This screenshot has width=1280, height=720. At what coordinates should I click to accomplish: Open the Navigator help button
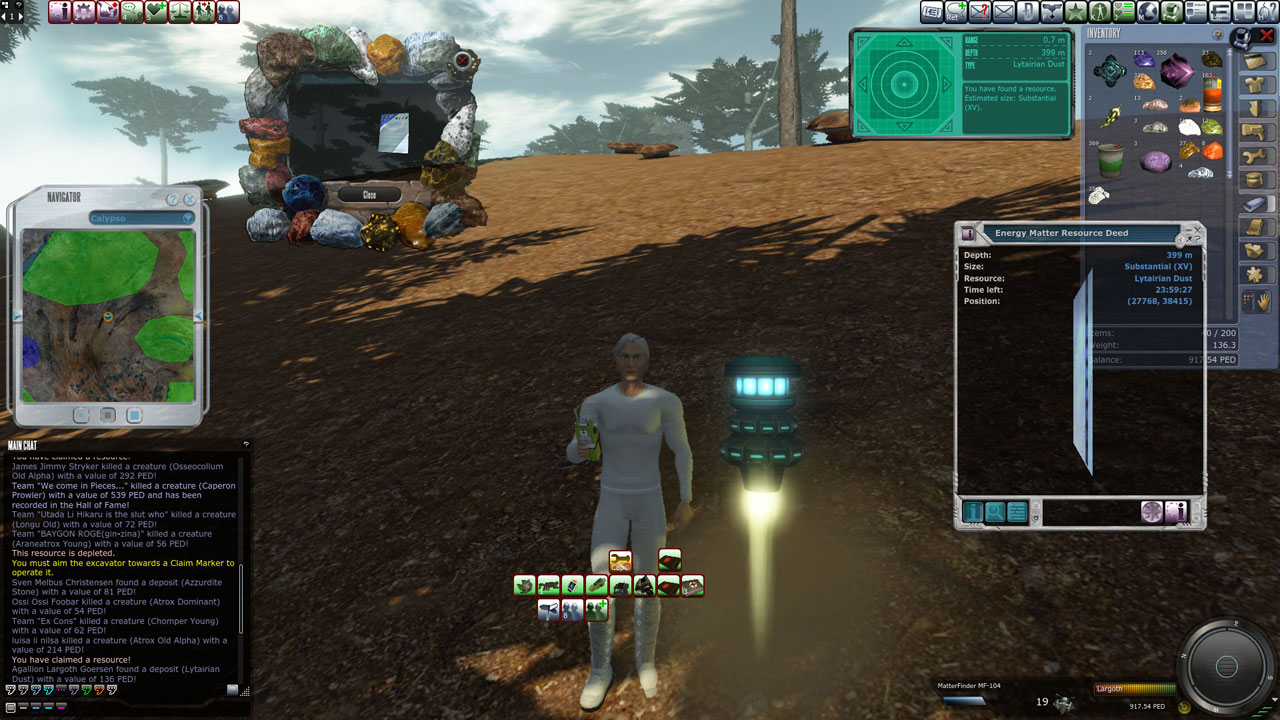coord(172,199)
